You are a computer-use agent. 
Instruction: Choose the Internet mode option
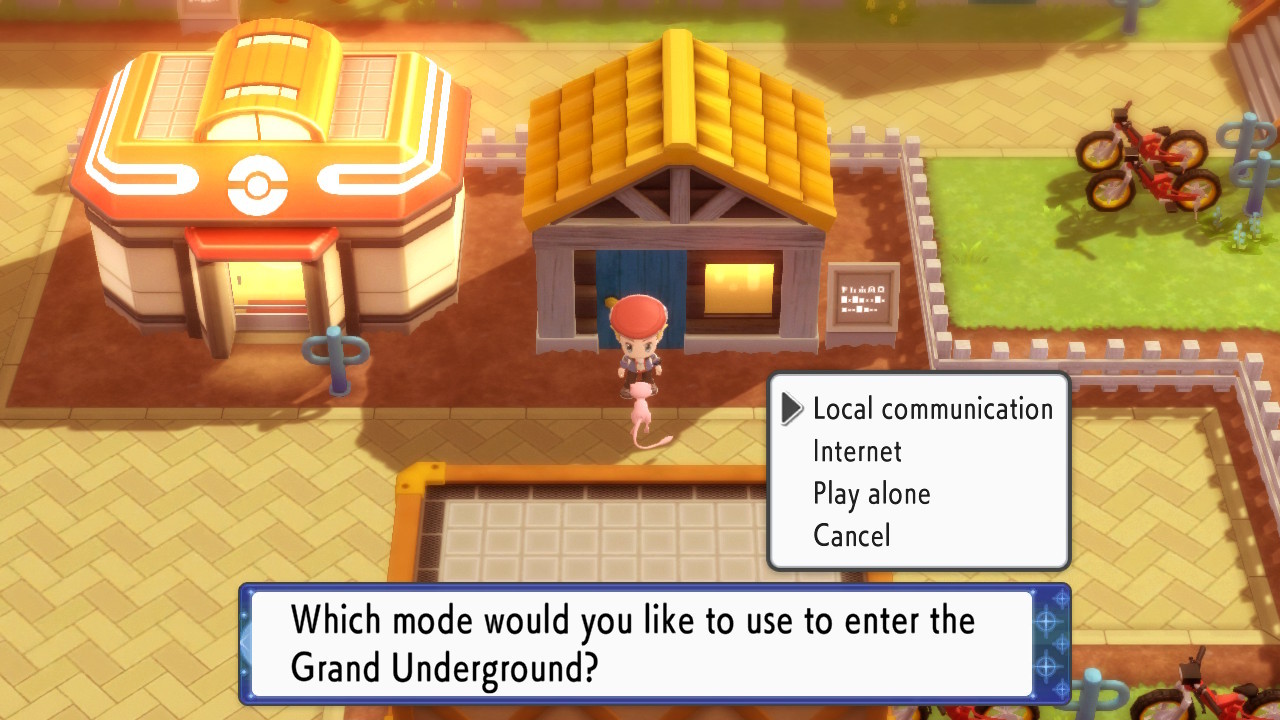pyautogui.click(x=858, y=451)
